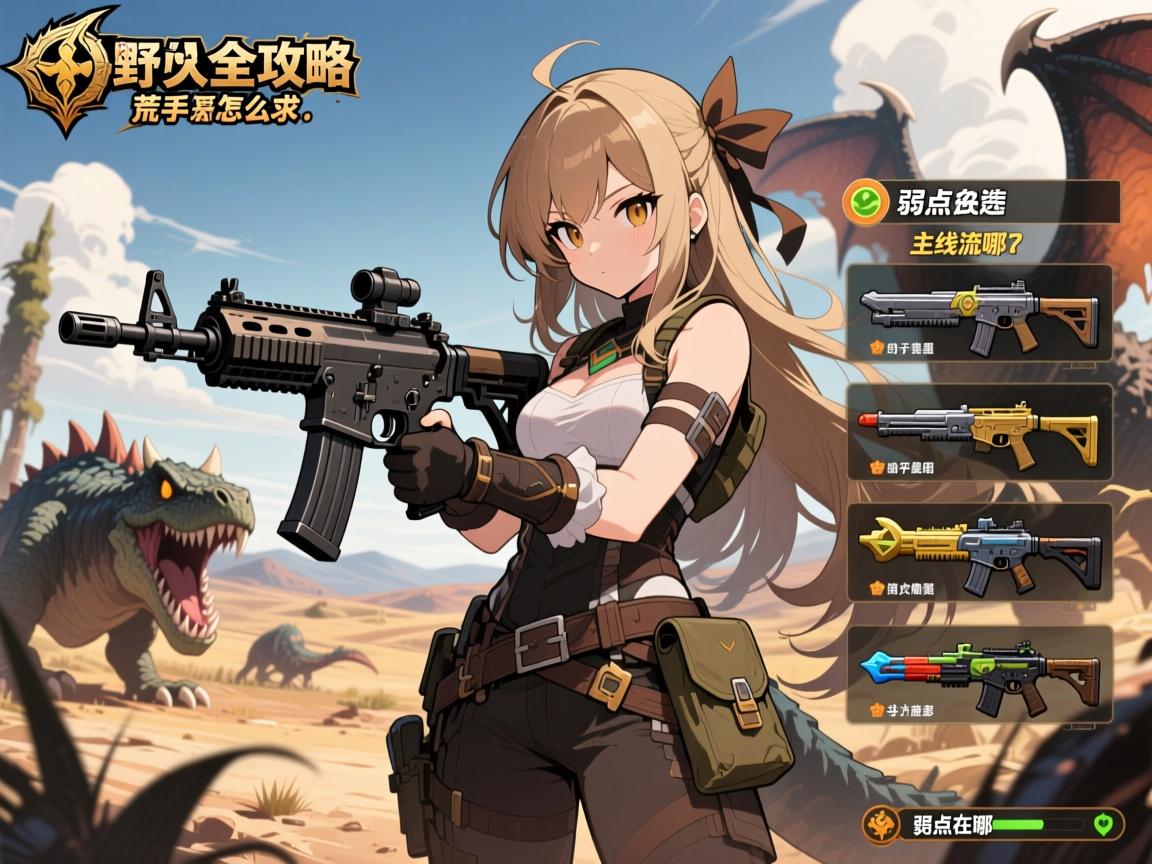
Task: Pick the rifle with golden wrench barrel
Action: [980, 551]
